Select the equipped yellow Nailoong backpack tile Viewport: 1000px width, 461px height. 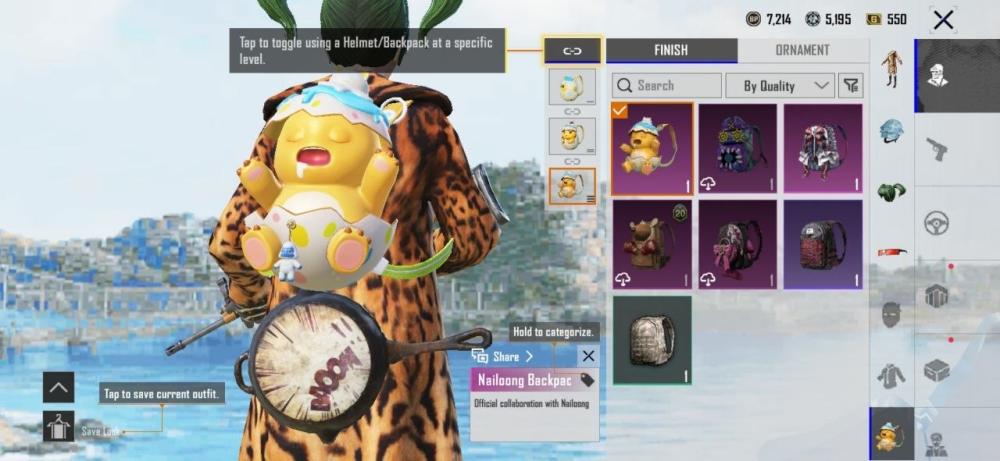click(651, 148)
